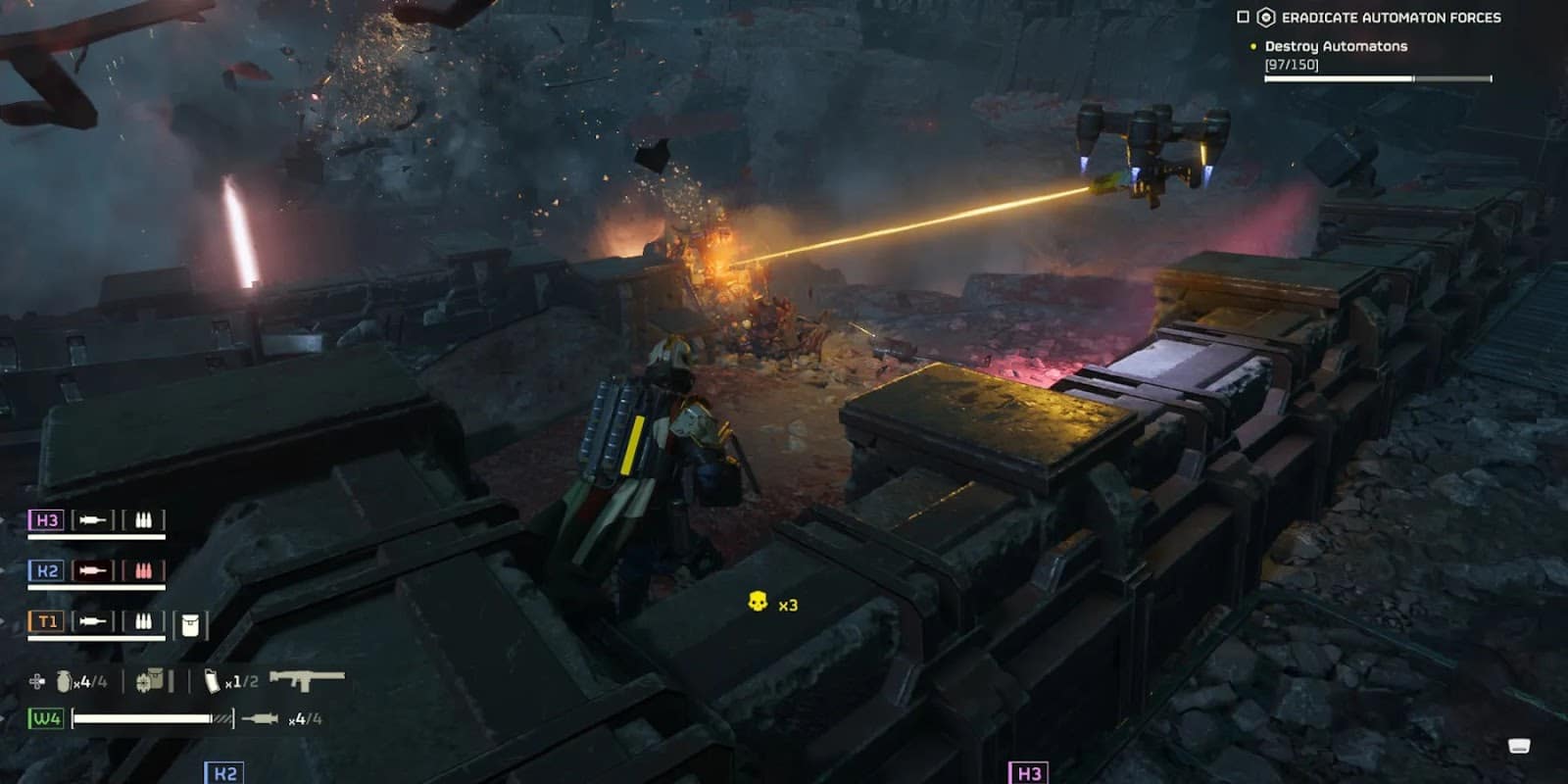
Task: Click the backpack icon on T1's status row
Action: click(192, 625)
